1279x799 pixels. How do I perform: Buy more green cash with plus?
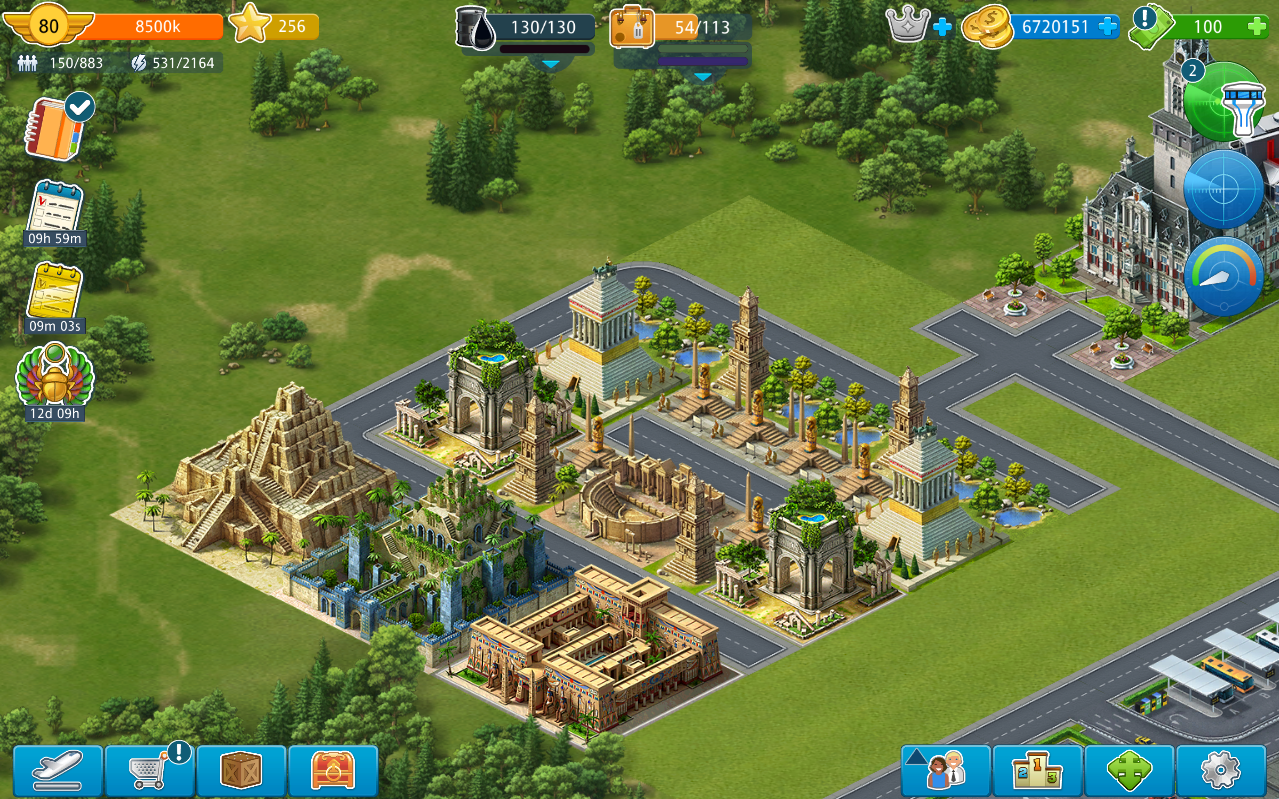point(1256,27)
